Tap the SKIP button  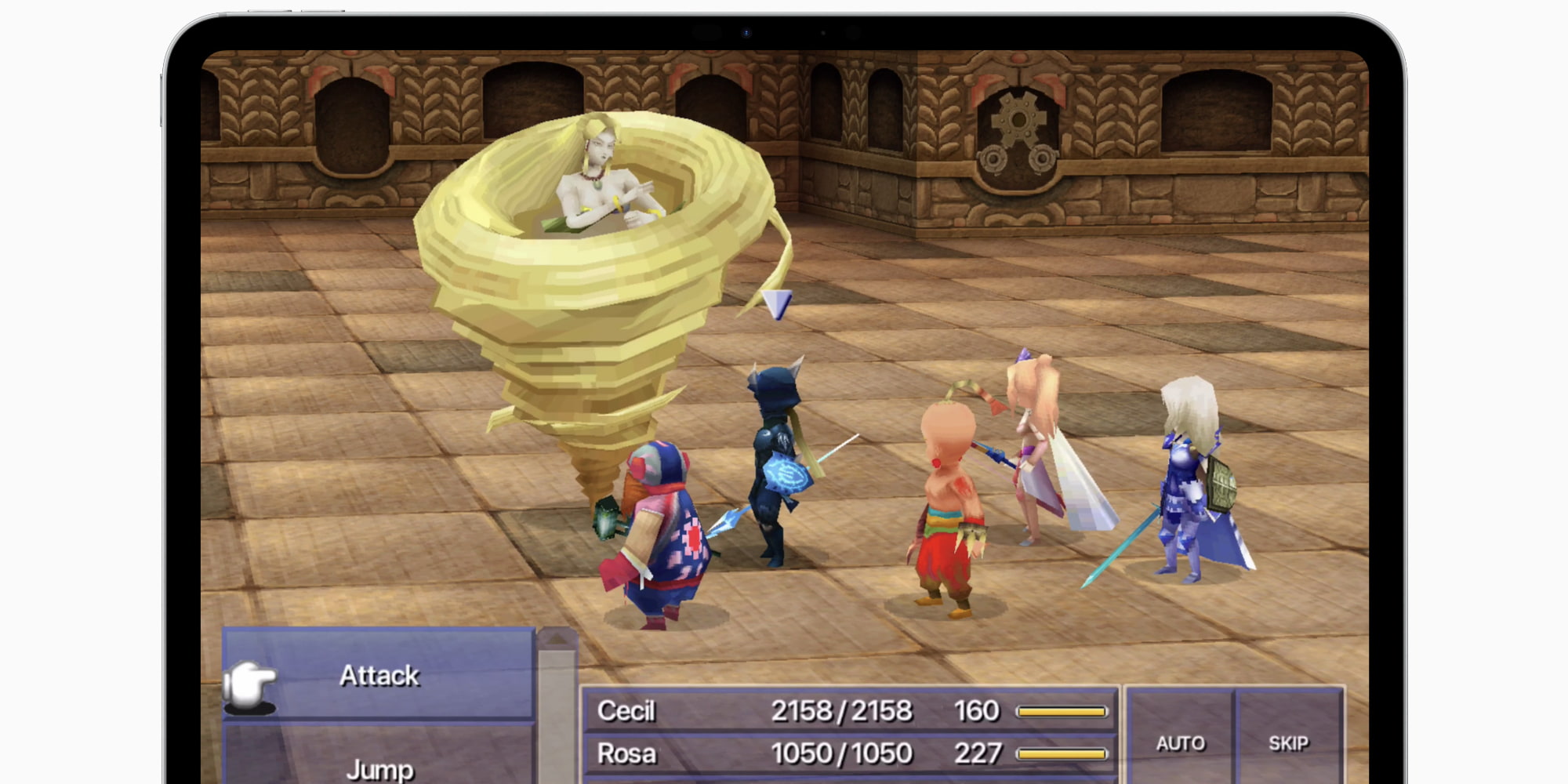(x=1288, y=742)
